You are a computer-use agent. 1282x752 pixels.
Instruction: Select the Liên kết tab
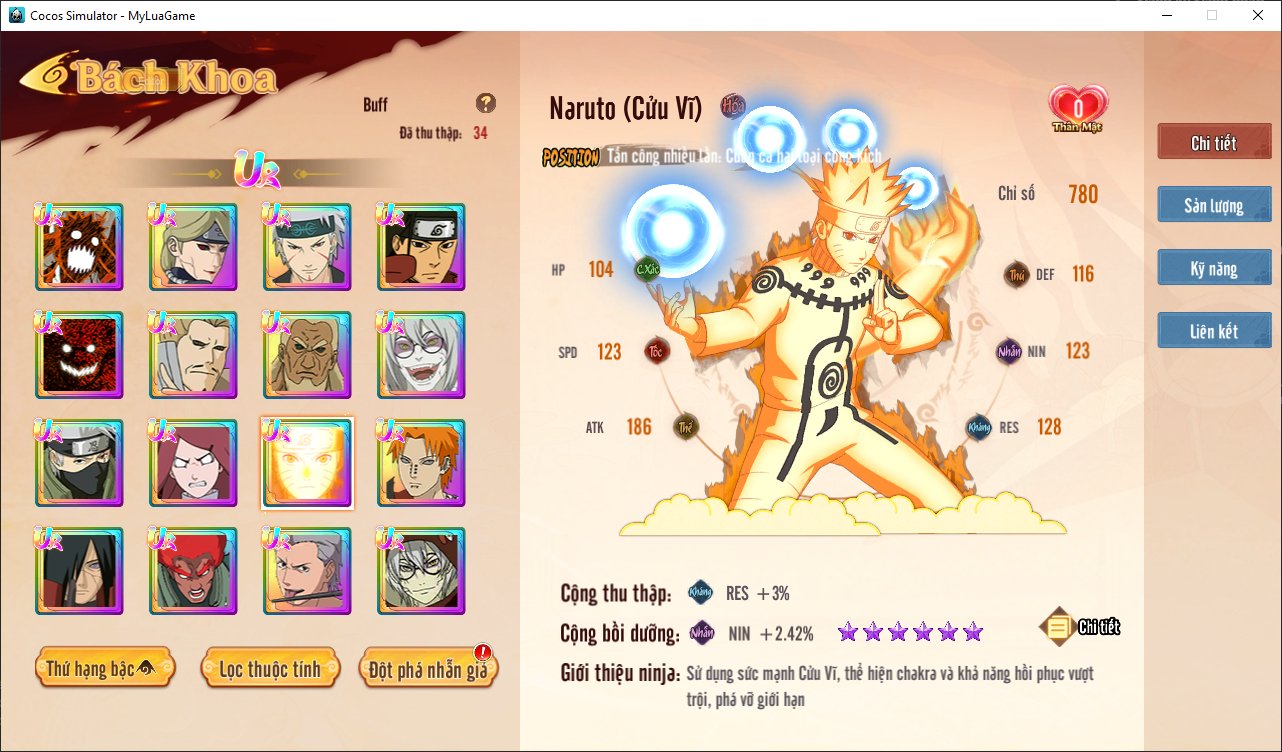[1214, 330]
